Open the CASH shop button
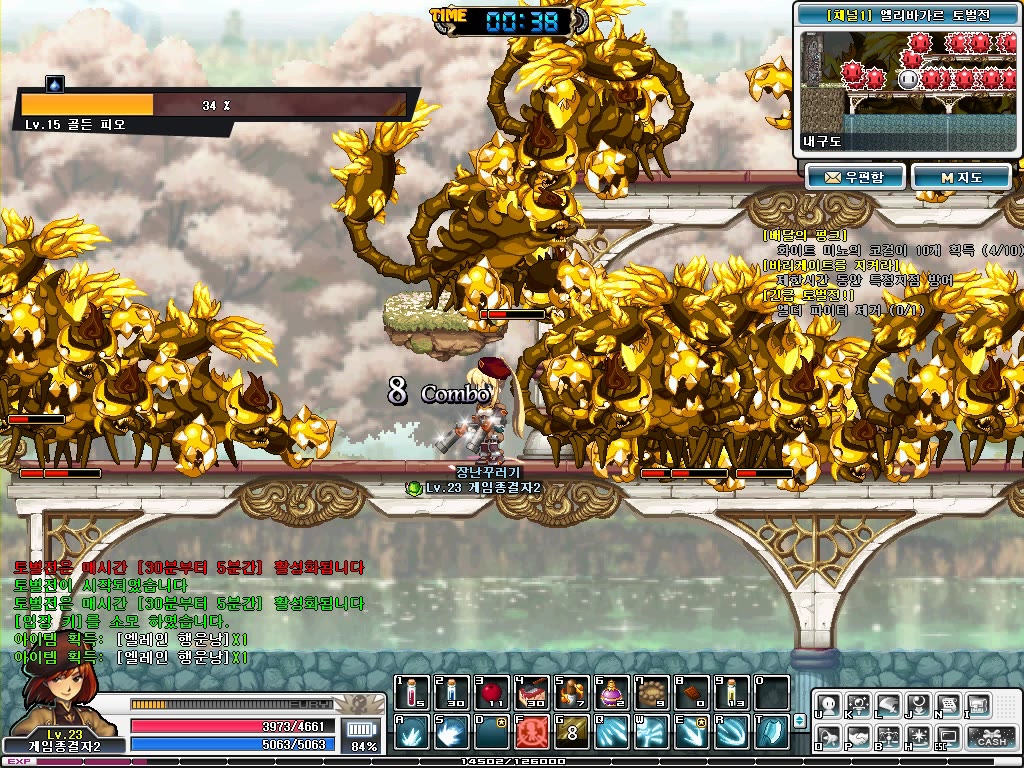Viewport: 1024px width, 768px height. (991, 738)
